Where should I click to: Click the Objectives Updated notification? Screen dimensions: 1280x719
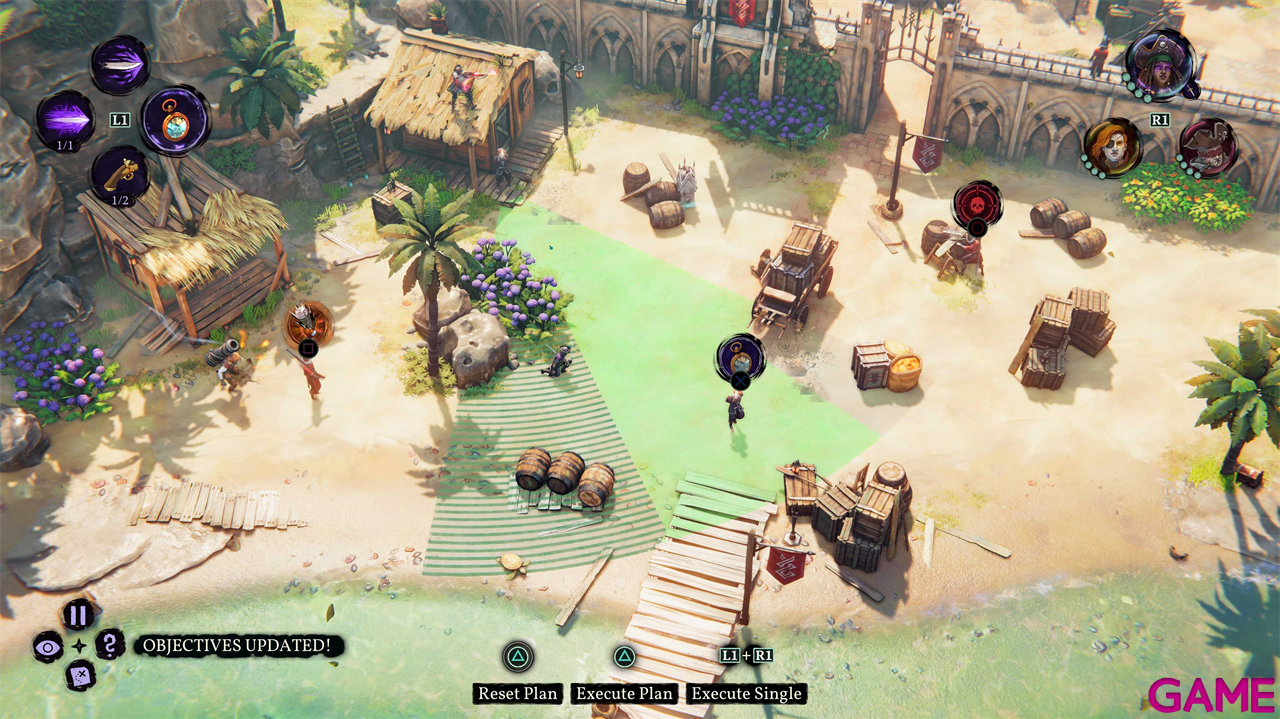click(237, 646)
